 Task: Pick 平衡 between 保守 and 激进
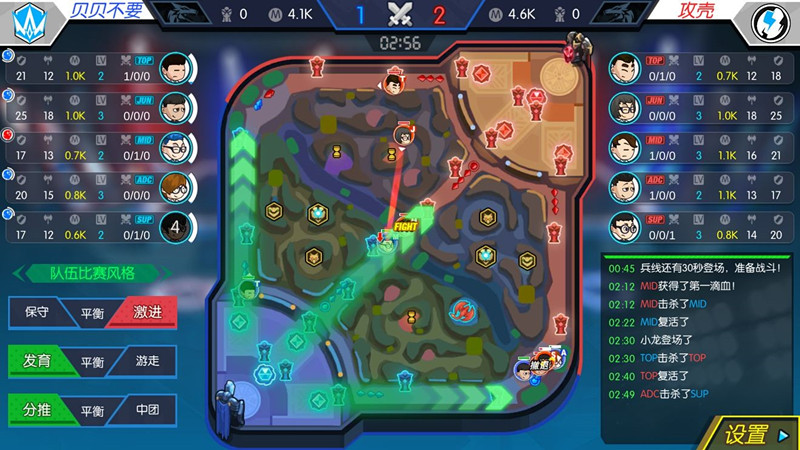click(x=92, y=311)
